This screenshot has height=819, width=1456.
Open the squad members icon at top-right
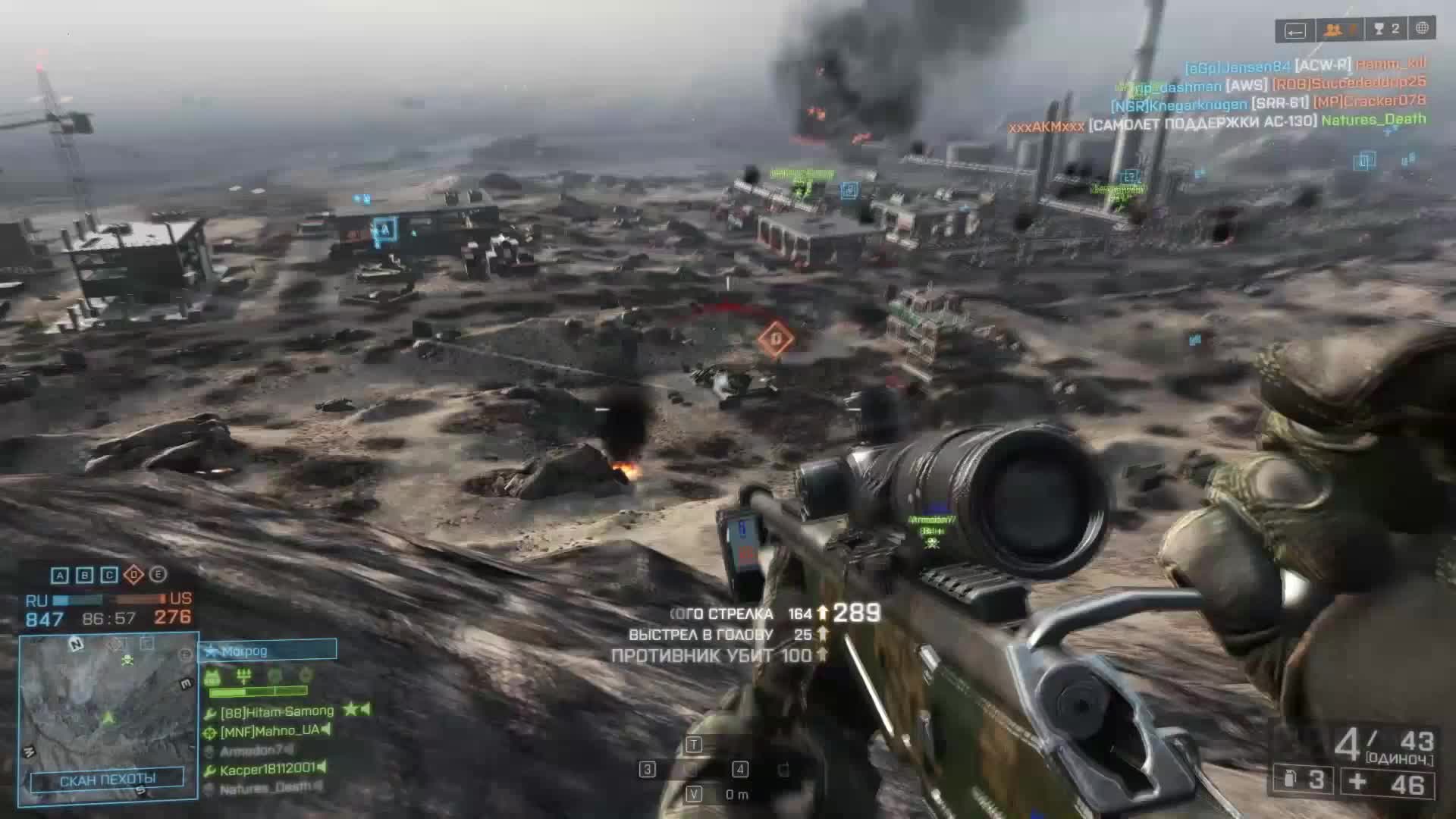[1332, 29]
